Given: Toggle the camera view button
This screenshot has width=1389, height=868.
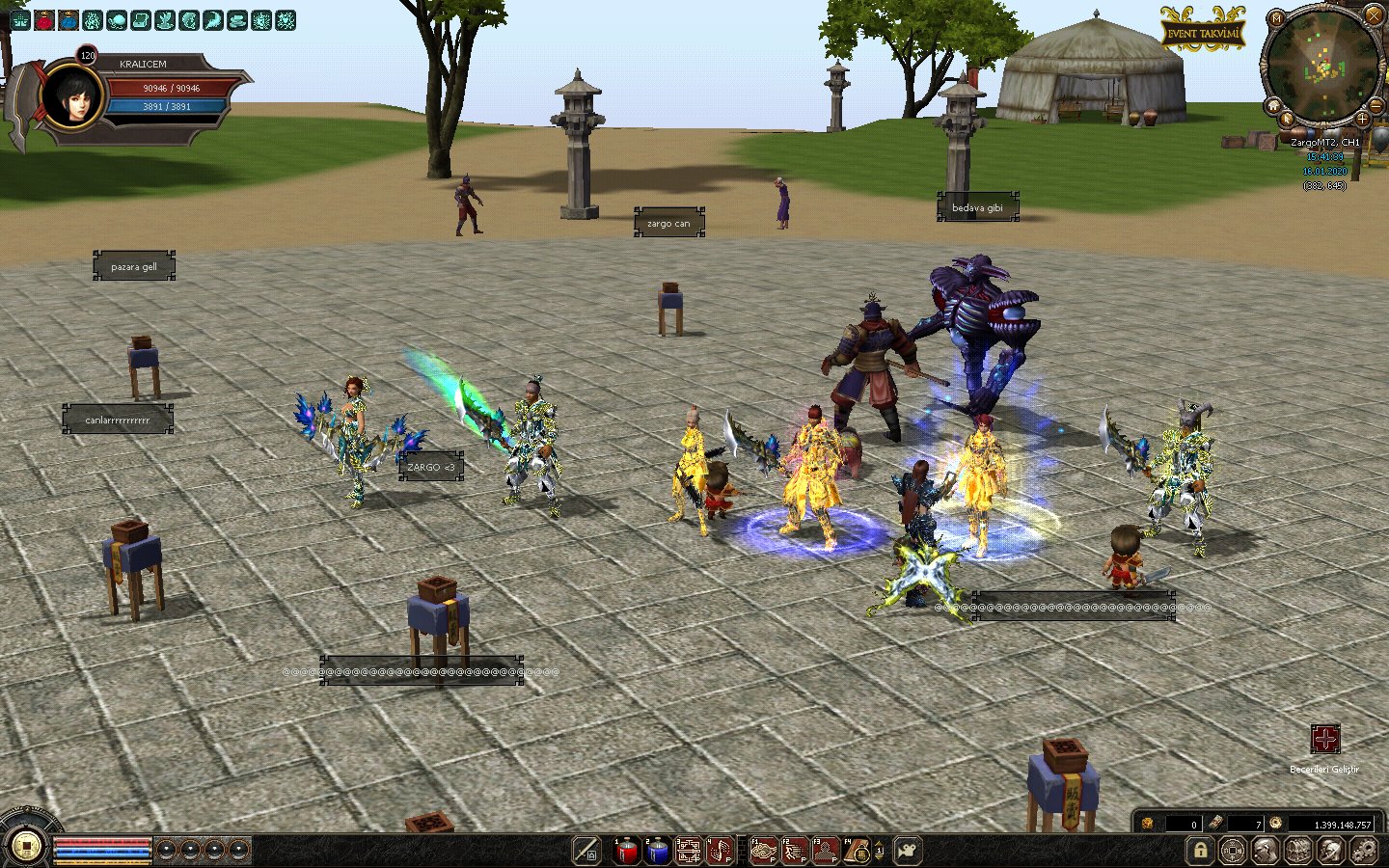Looking at the screenshot, I should tap(908, 852).
